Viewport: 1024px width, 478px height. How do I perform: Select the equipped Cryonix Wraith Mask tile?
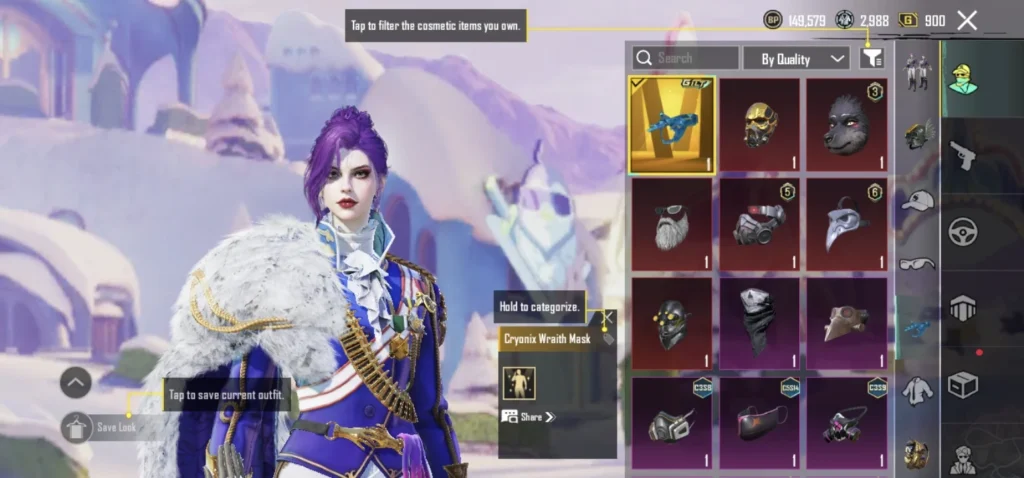[672, 125]
